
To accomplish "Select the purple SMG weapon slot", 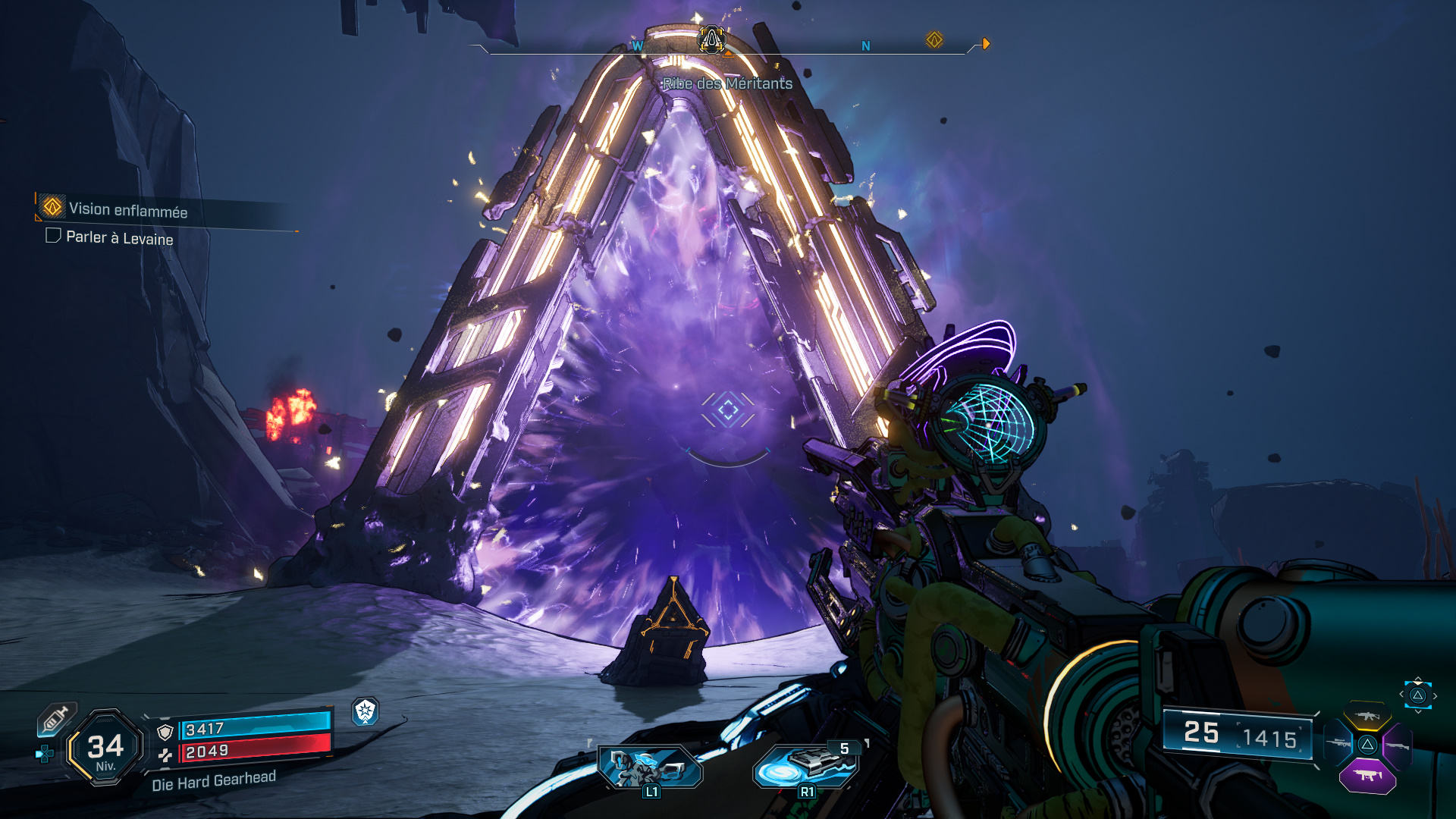I will [x=1367, y=776].
